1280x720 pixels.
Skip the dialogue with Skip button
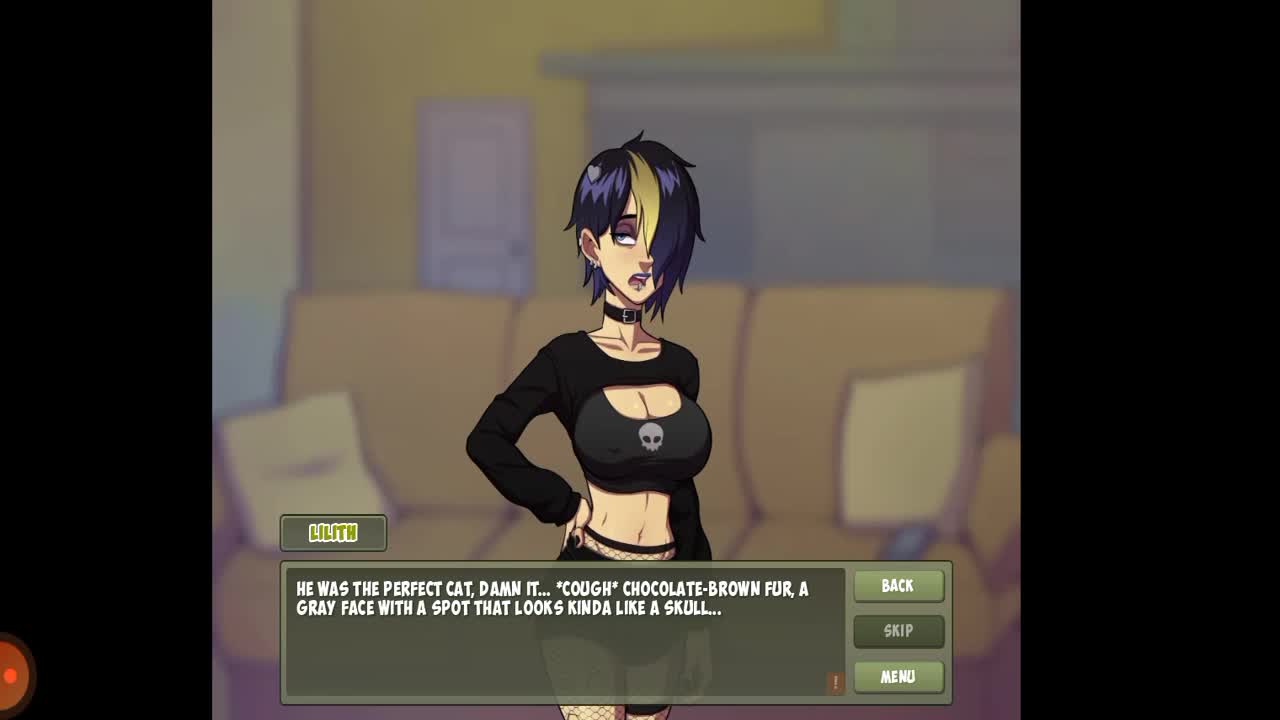pos(898,631)
